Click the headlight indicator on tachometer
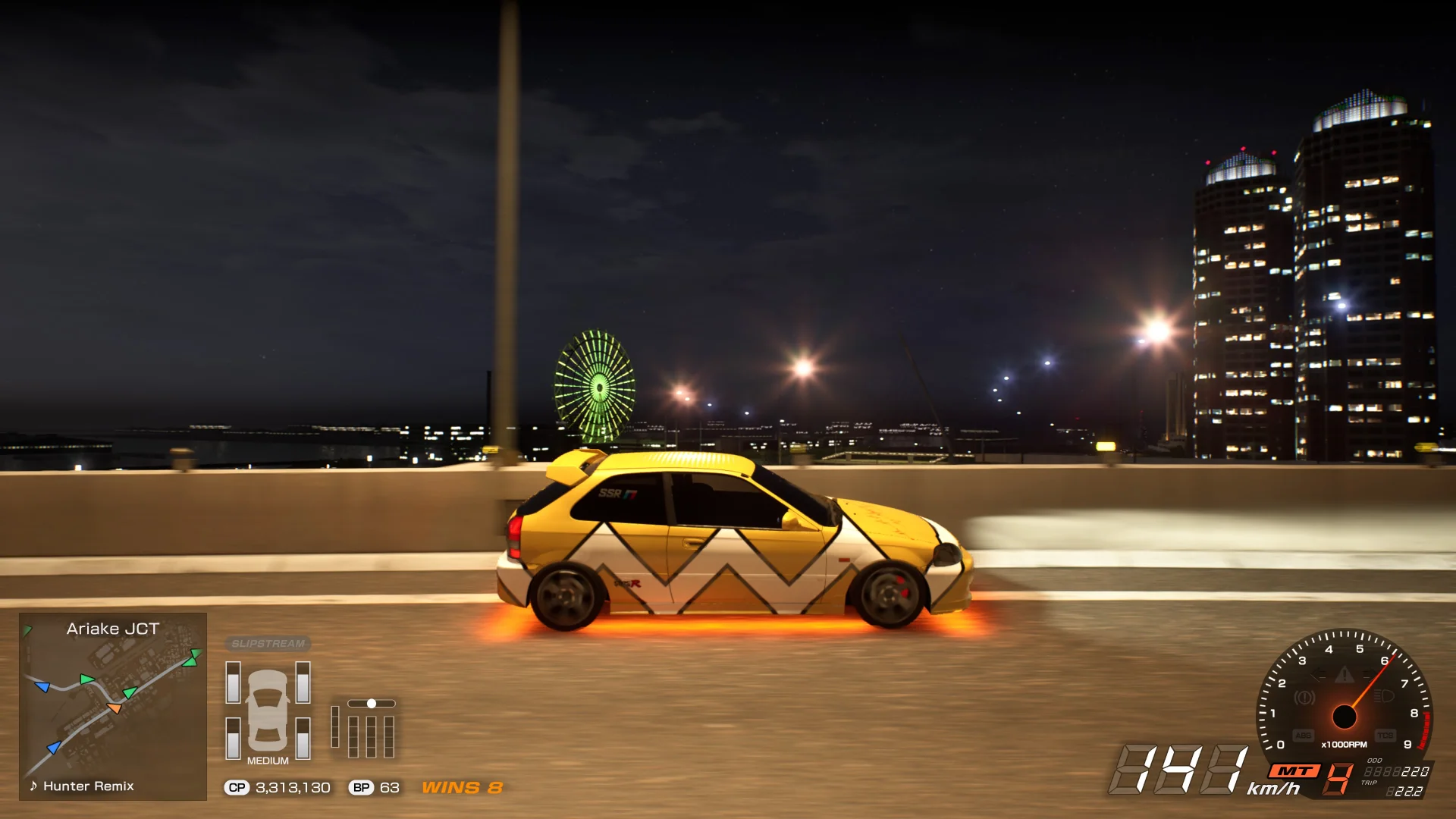Screen dimensions: 1456x819 [x=1384, y=696]
